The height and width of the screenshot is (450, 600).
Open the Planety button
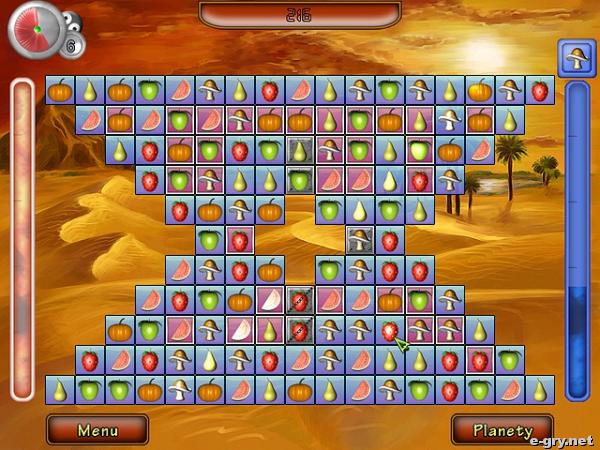(x=502, y=430)
